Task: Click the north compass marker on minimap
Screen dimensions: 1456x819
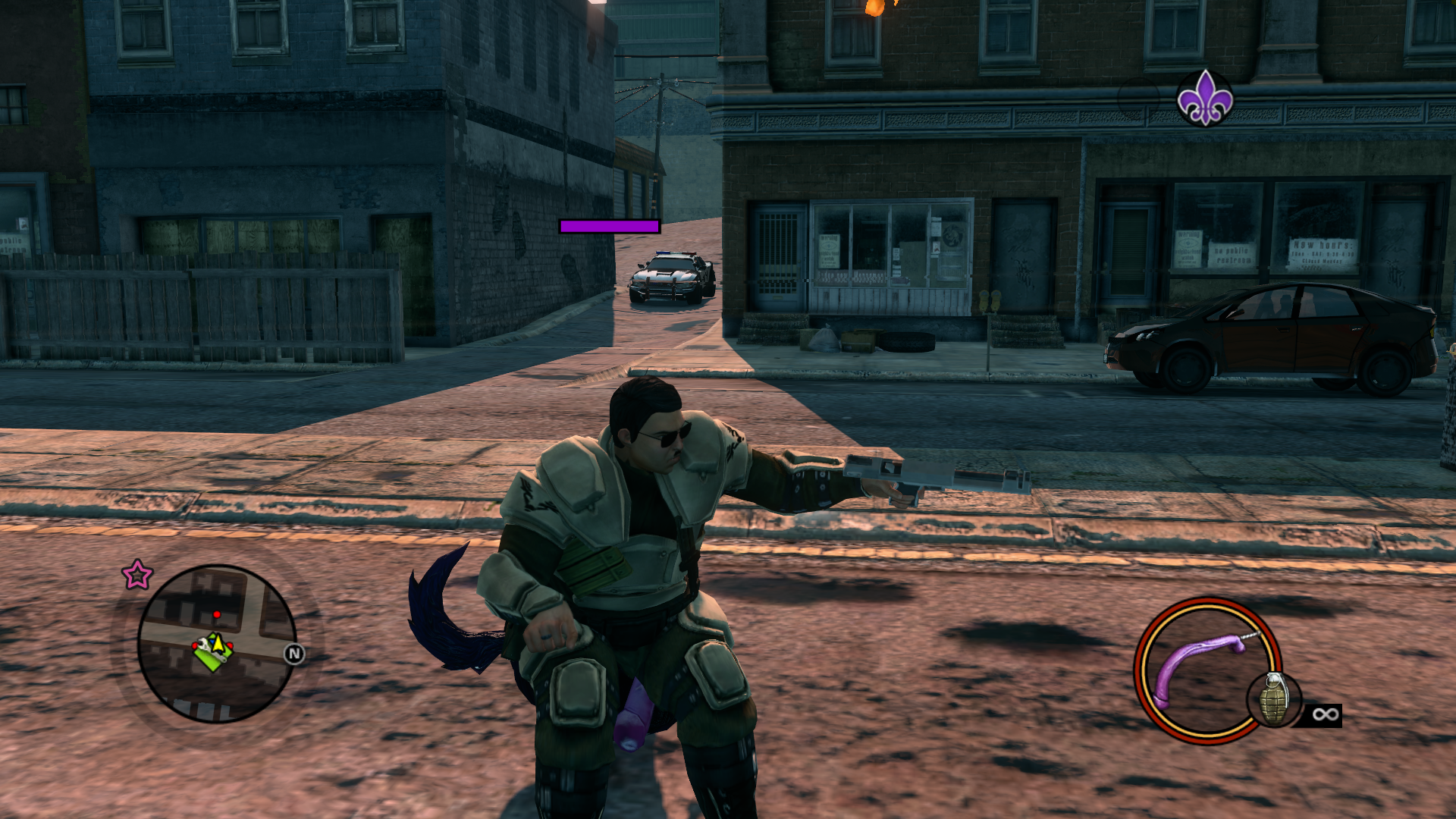Action: coord(294,654)
